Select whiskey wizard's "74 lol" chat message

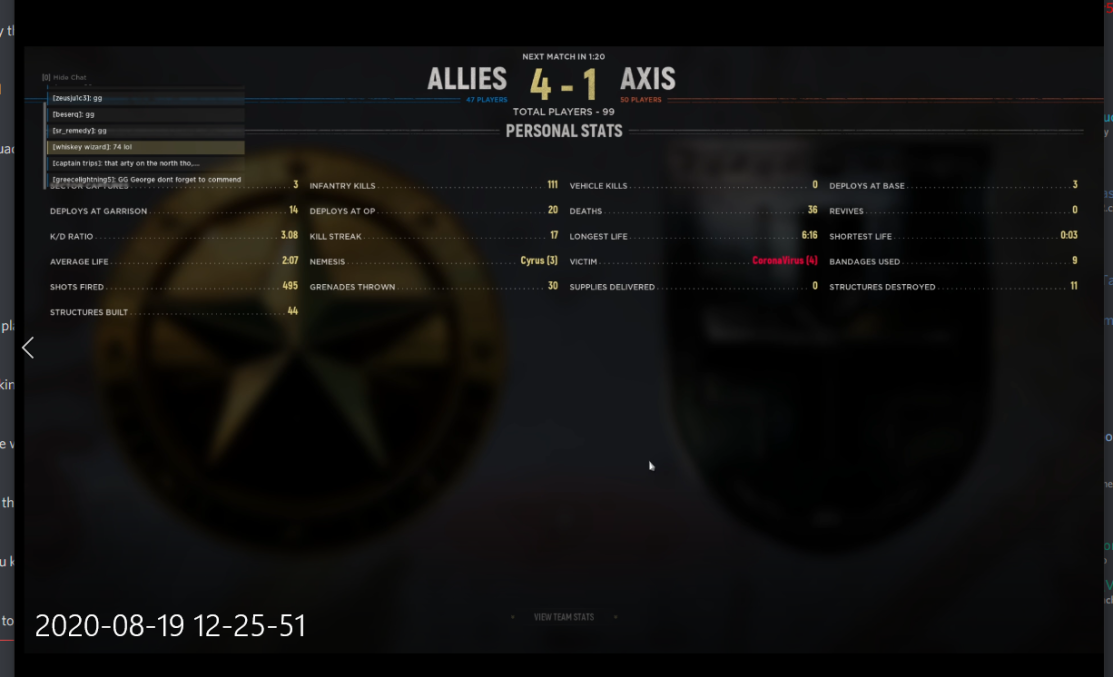[146, 147]
